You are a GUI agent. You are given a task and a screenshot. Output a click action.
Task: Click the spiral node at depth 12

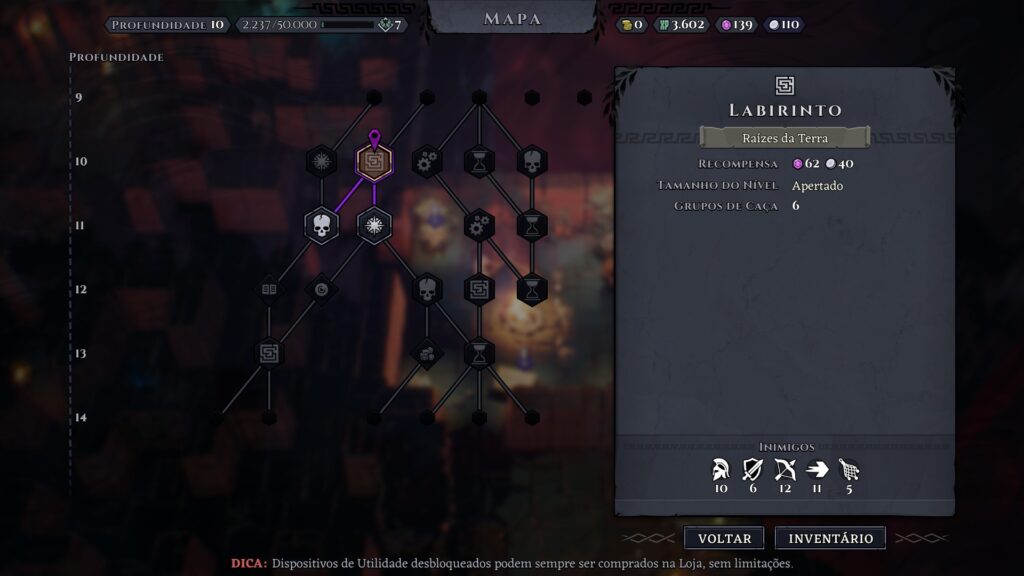(x=321, y=289)
